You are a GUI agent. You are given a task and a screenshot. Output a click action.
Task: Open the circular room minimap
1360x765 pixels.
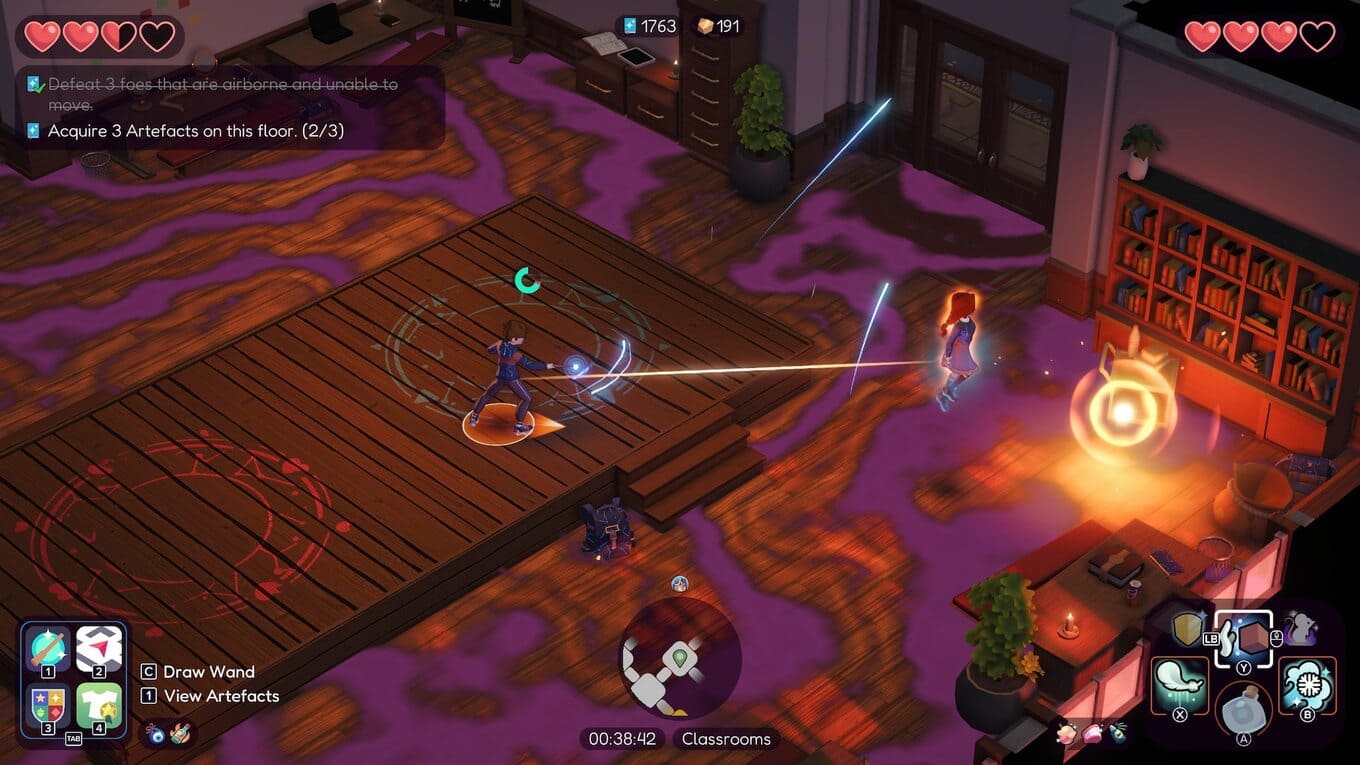pyautogui.click(x=680, y=658)
